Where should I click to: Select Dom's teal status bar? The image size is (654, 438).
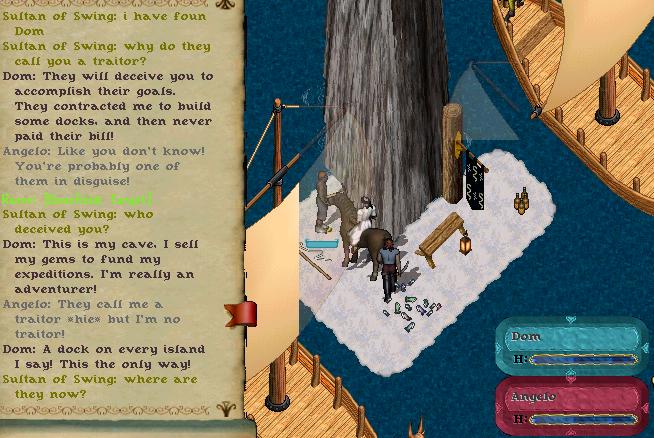[x=571, y=346]
